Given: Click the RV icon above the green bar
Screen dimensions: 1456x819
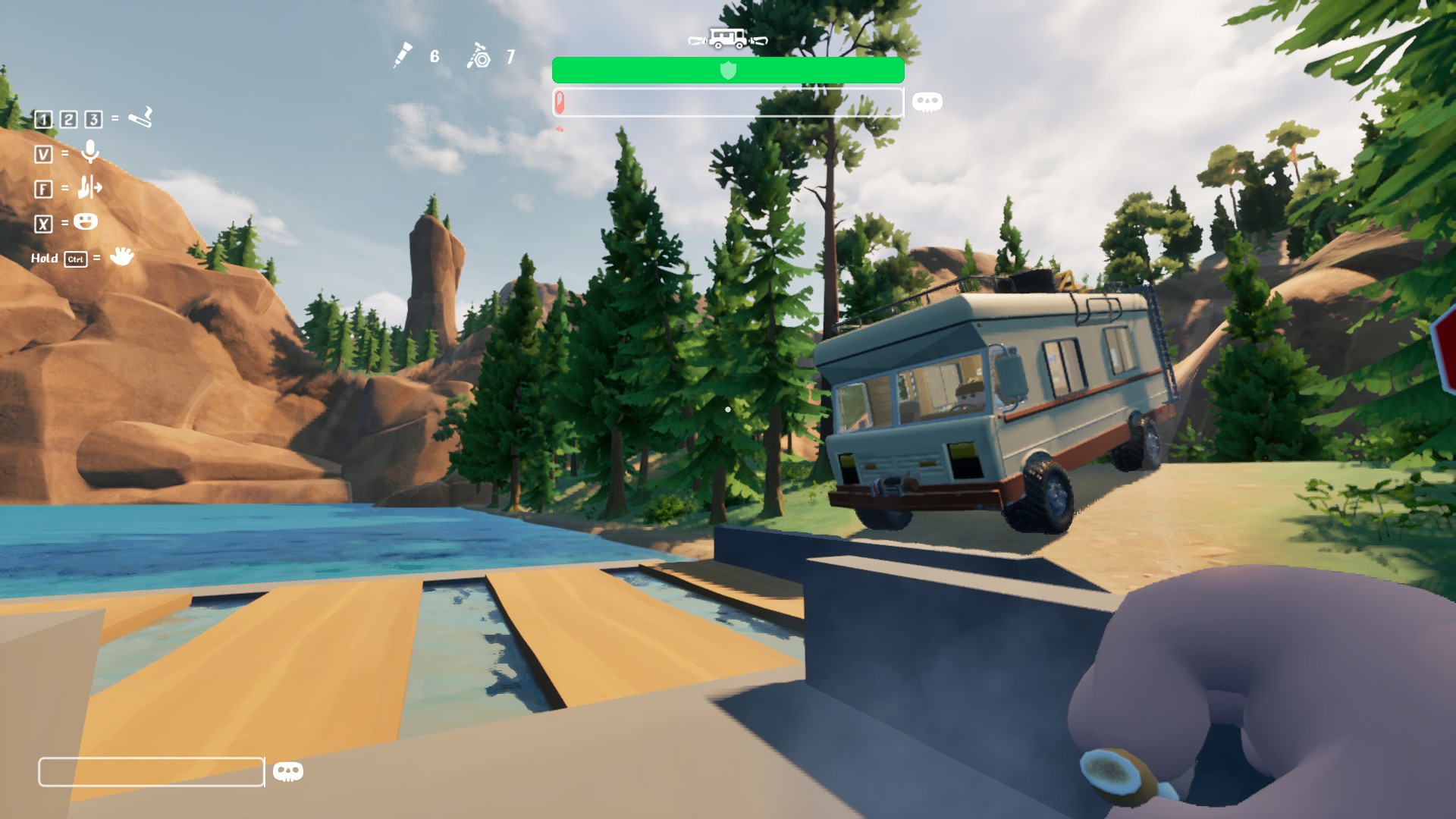Looking at the screenshot, I should tap(727, 38).
